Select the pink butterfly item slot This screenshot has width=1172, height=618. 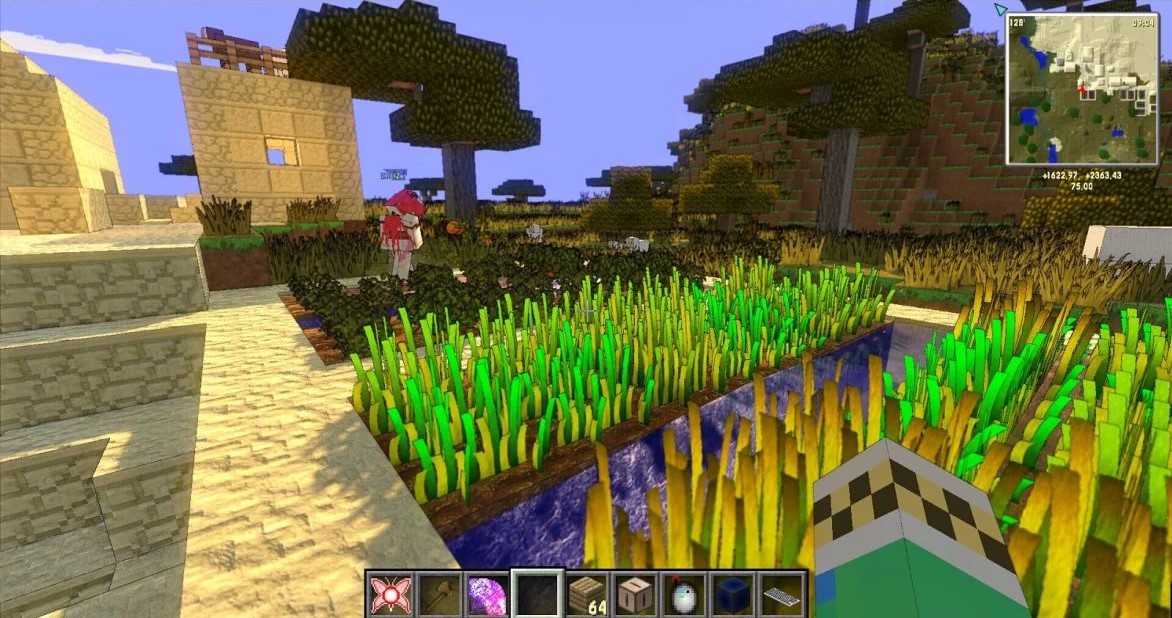(x=389, y=595)
